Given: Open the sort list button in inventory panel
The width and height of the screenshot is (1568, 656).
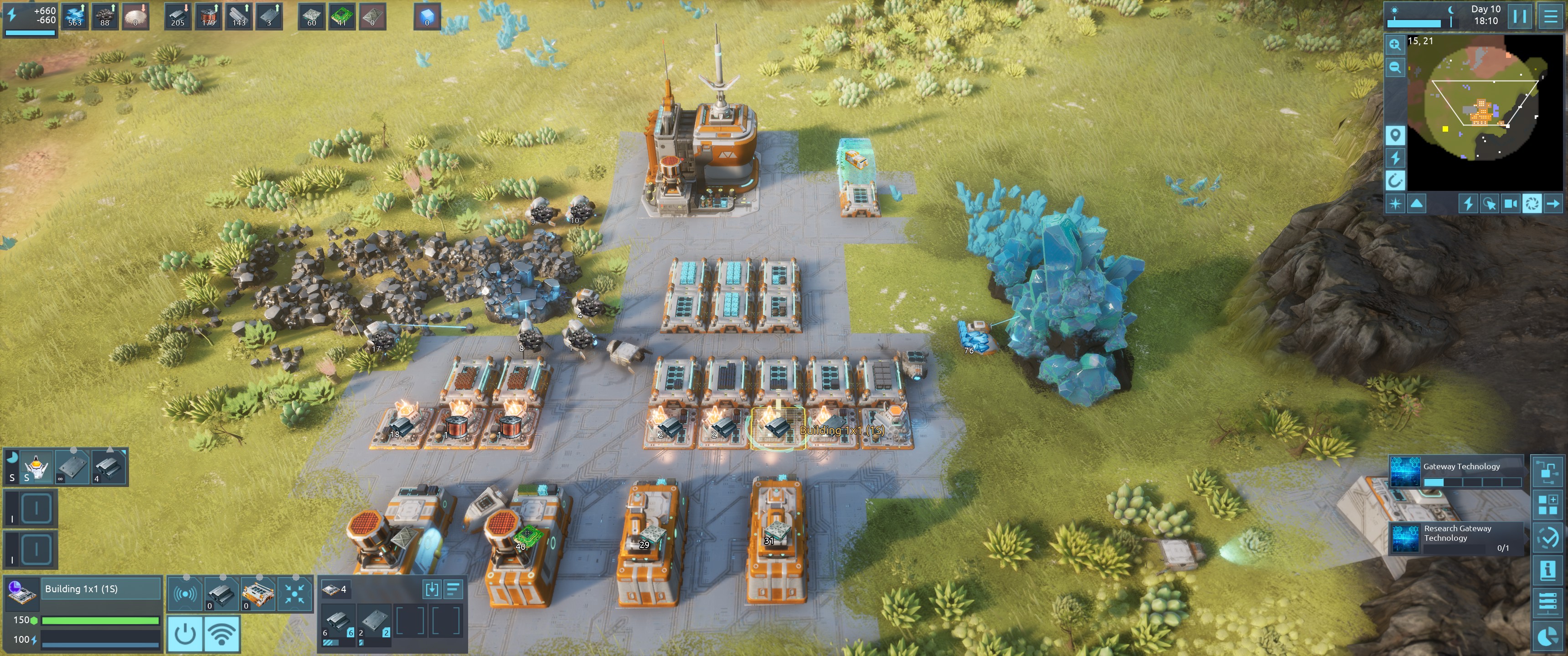Looking at the screenshot, I should (x=454, y=589).
